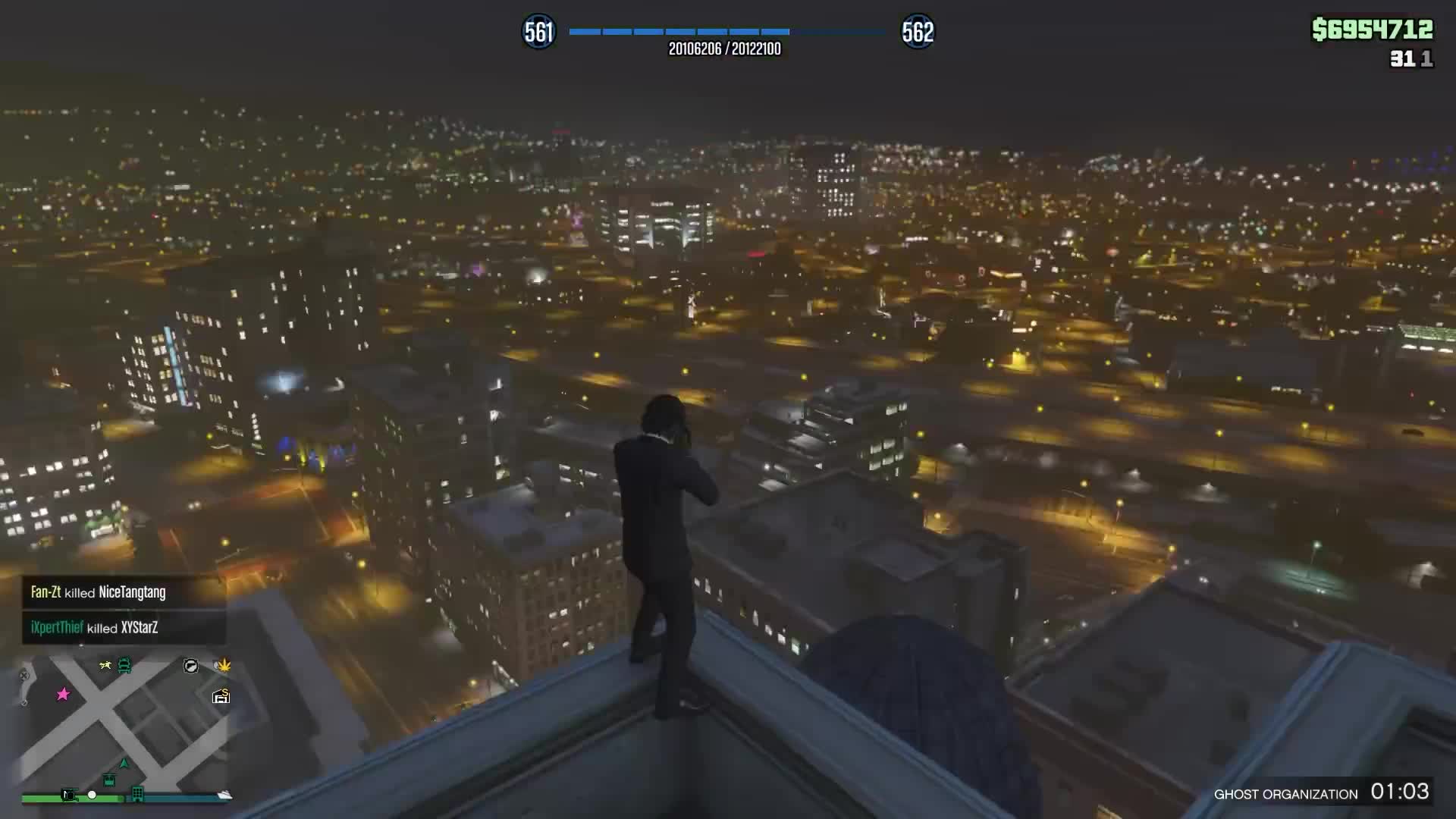This screenshot has height=819, width=1456.
Task: Click the yellow weed leaf icon on minimap
Action: pos(224,665)
